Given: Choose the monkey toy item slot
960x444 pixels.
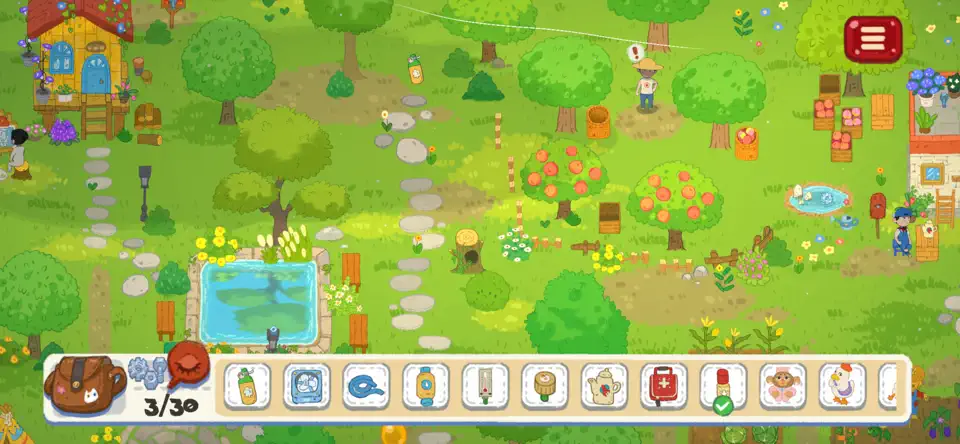Looking at the screenshot, I should 783,385.
